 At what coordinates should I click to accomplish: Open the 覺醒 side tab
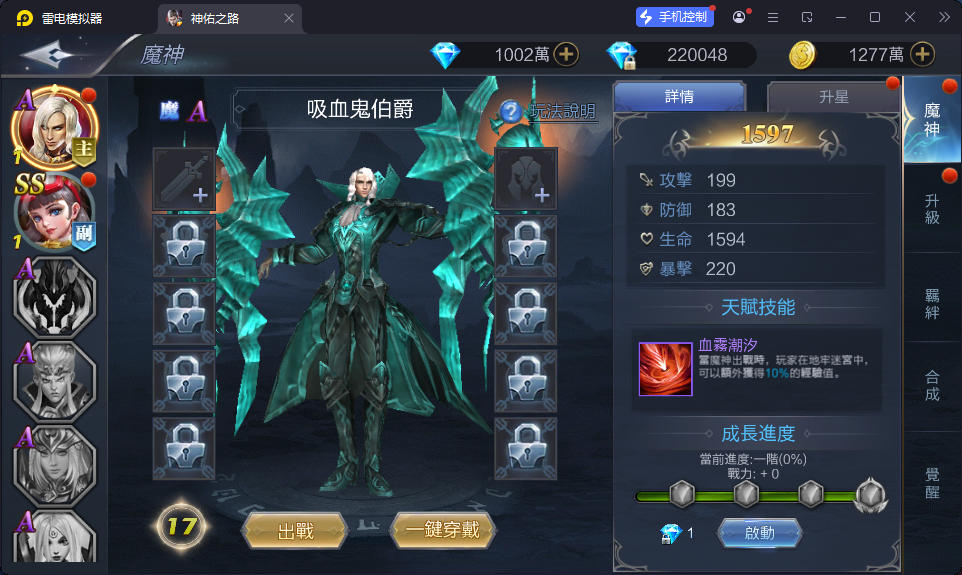pyautogui.click(x=932, y=482)
